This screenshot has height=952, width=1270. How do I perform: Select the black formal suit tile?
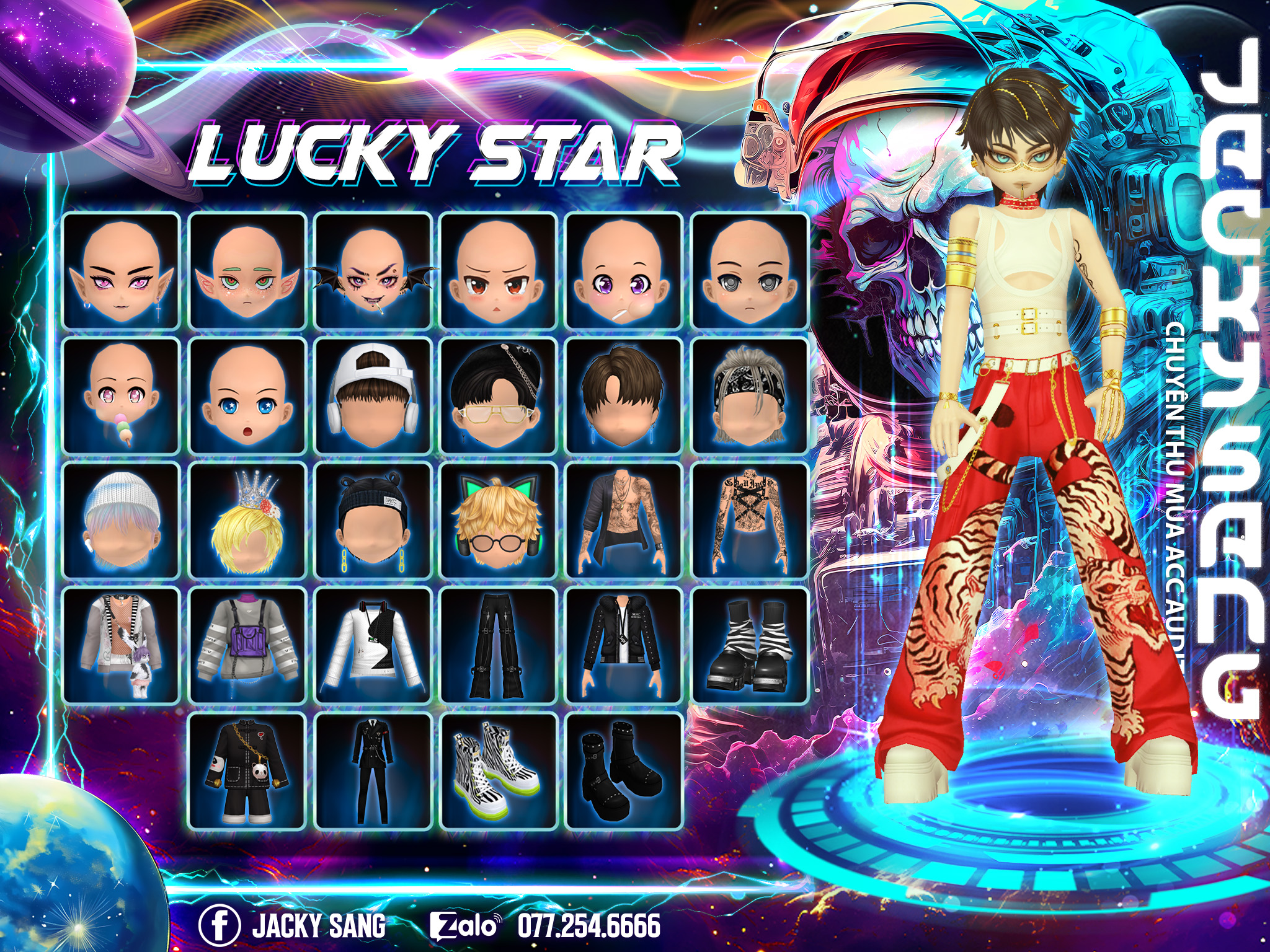point(373,771)
